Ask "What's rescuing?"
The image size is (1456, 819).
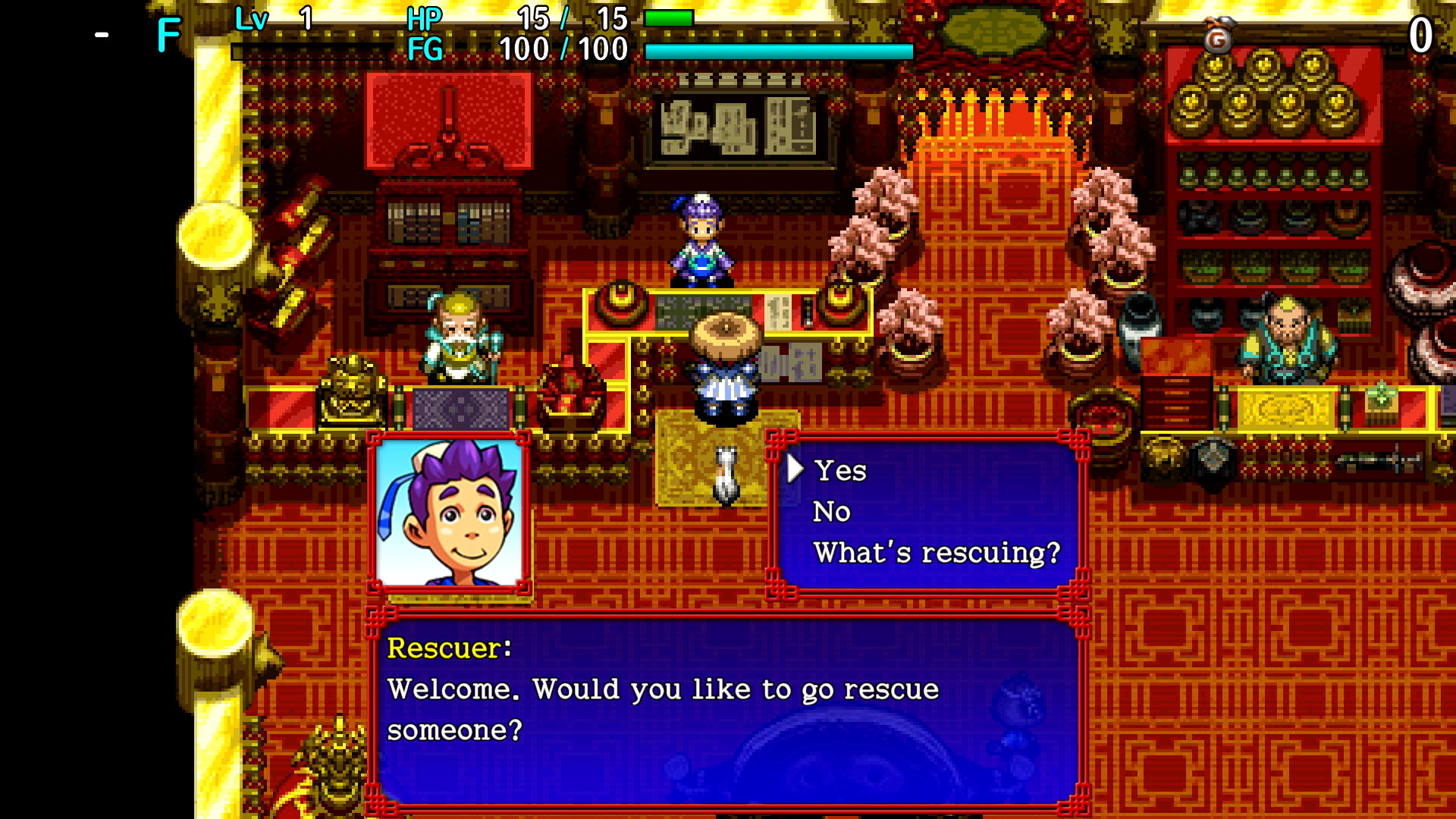pyautogui.click(x=937, y=553)
